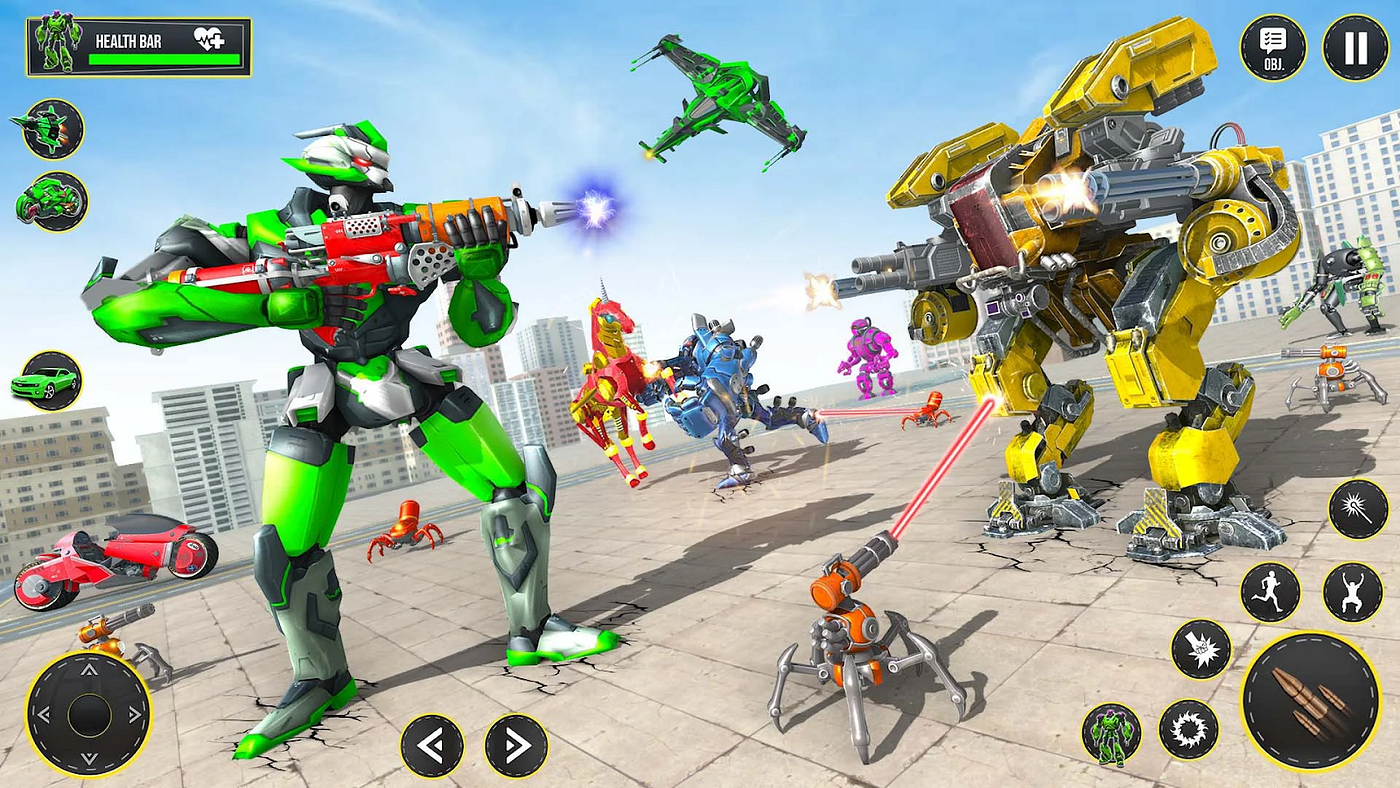Use the punch attack button
The height and width of the screenshot is (788, 1400).
[x=1201, y=649]
